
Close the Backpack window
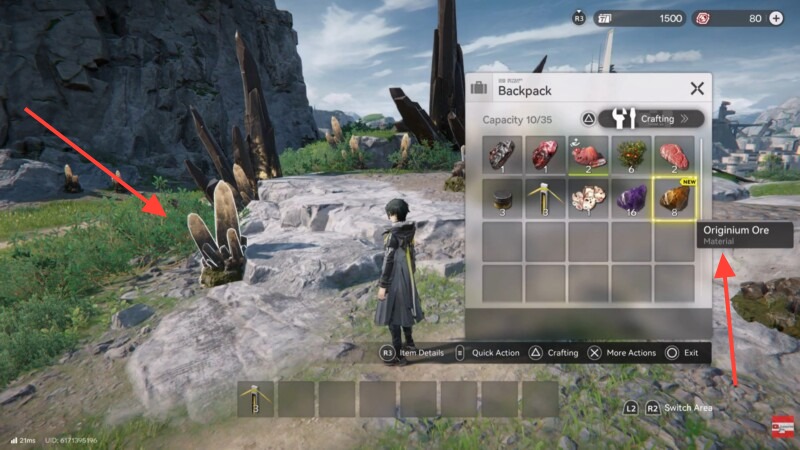697,88
